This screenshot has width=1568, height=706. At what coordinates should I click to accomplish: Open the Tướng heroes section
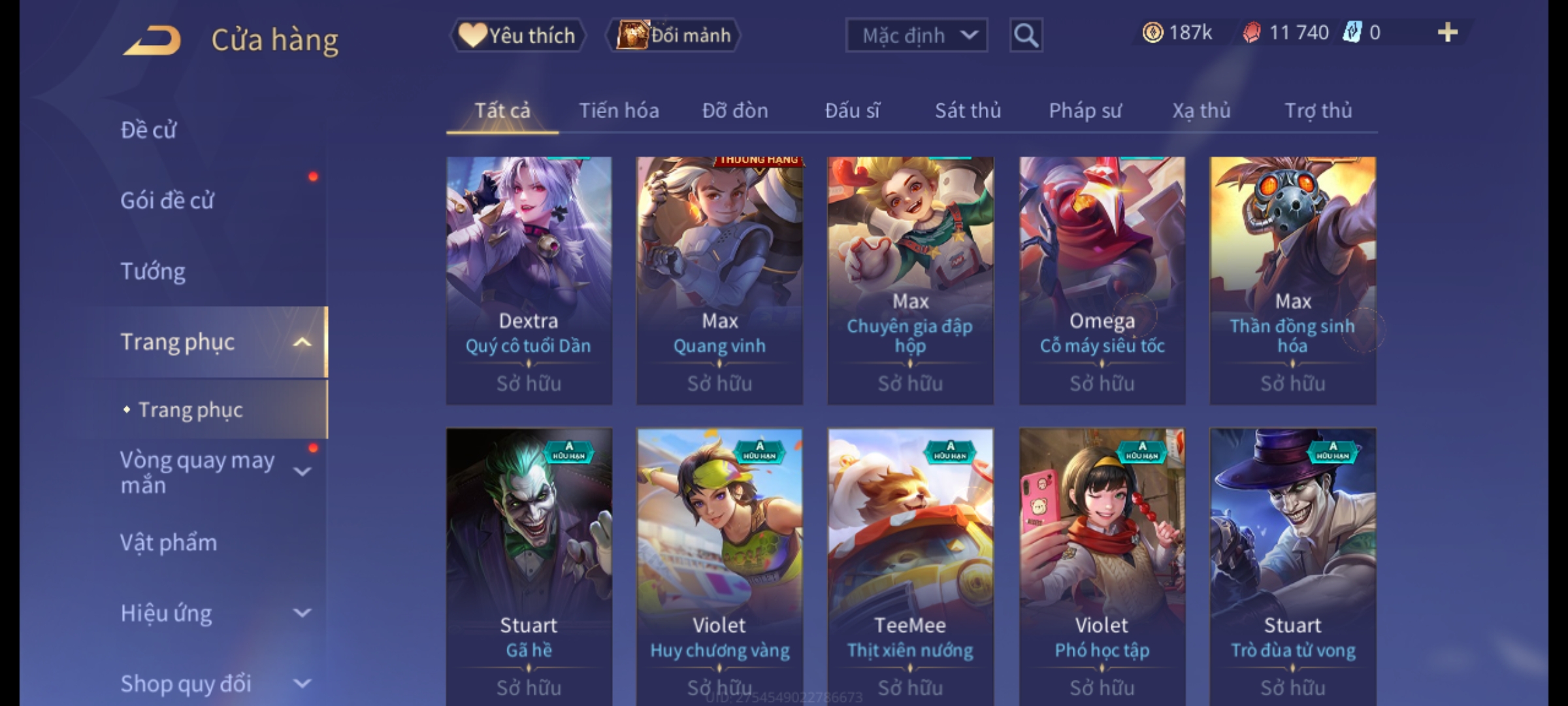tap(153, 271)
